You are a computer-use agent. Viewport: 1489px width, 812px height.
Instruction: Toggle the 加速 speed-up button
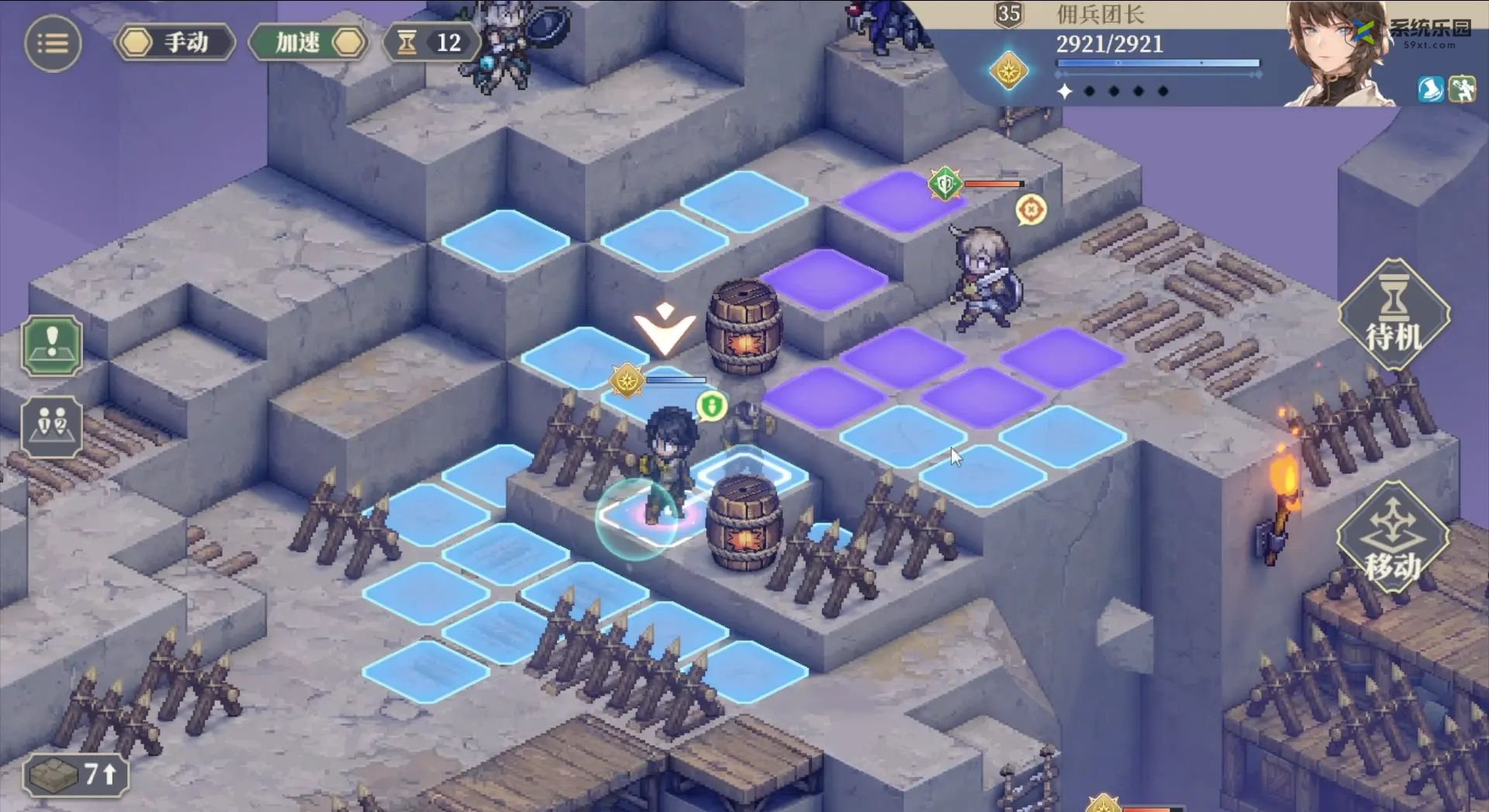tap(309, 43)
